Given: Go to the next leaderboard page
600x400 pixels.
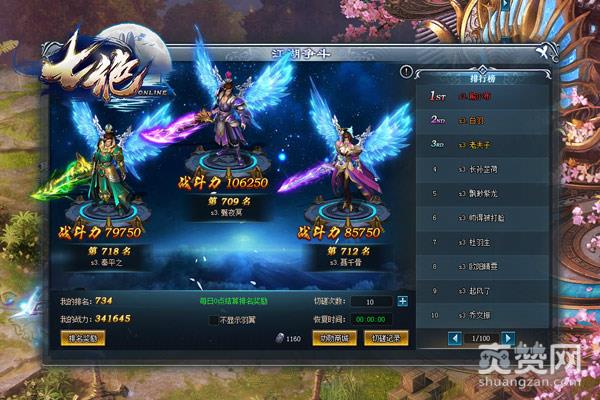Looking at the screenshot, I should point(508,338).
